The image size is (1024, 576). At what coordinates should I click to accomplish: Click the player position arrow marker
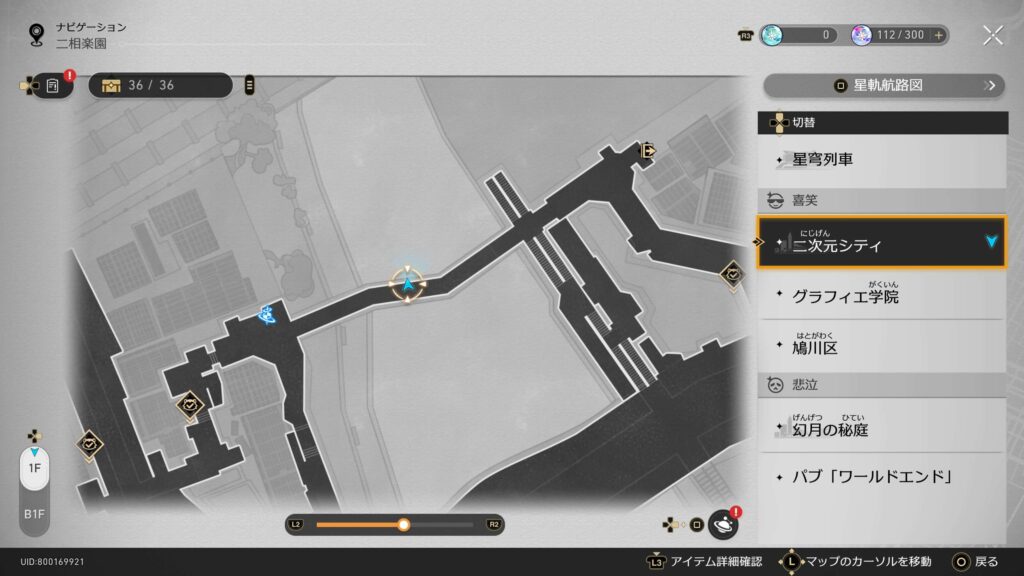click(408, 285)
